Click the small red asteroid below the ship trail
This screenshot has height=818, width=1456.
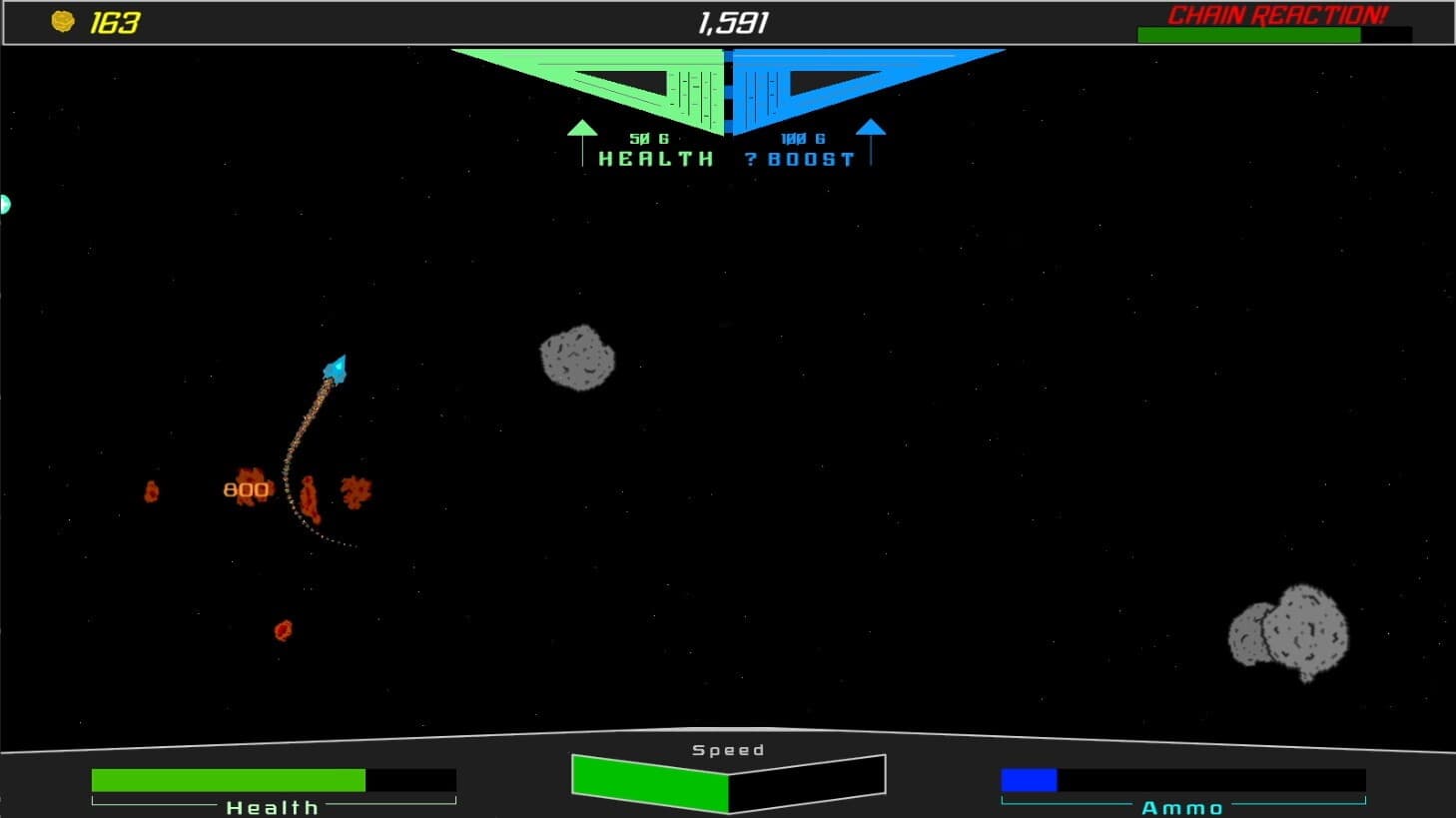(283, 630)
